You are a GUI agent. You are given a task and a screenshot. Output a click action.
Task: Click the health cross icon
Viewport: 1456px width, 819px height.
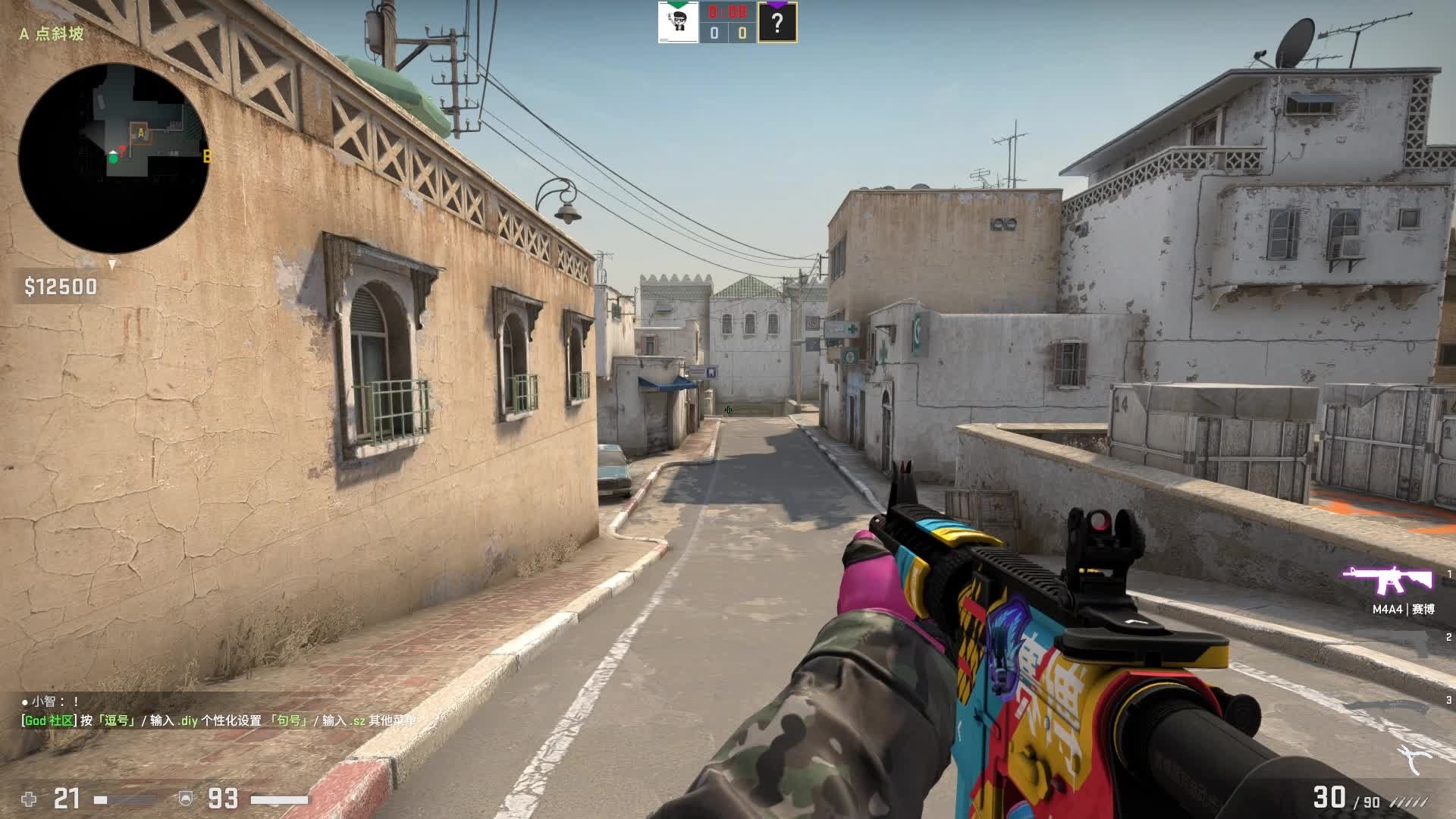[x=29, y=799]
